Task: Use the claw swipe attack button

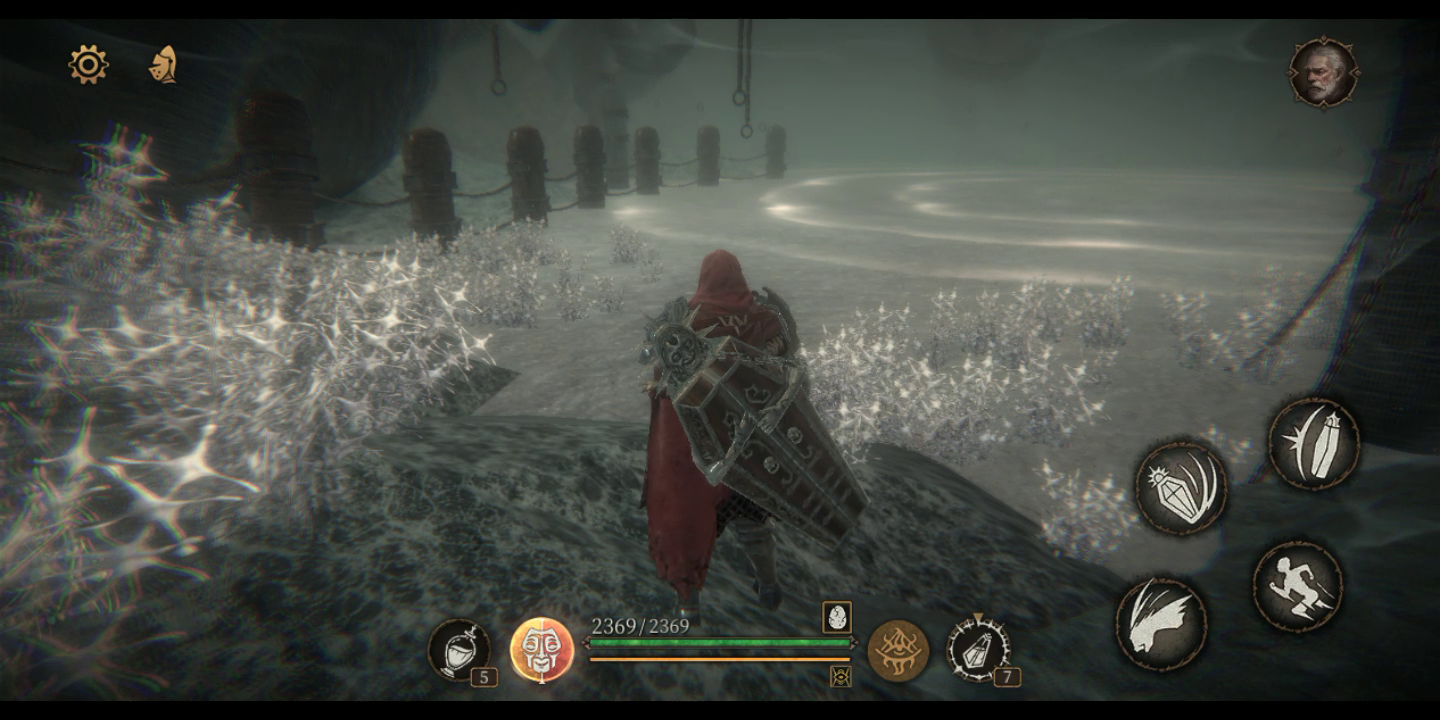Action: click(x=1161, y=623)
